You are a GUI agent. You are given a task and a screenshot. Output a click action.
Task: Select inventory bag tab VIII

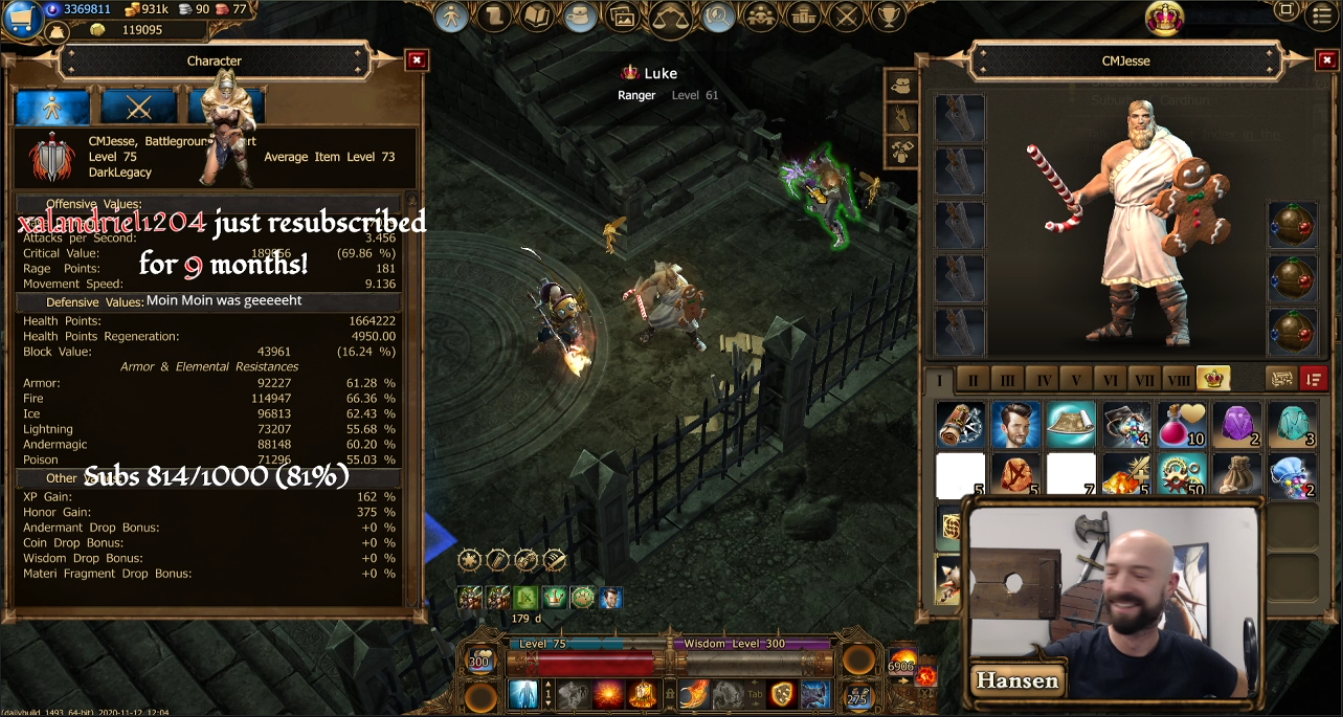(1178, 380)
